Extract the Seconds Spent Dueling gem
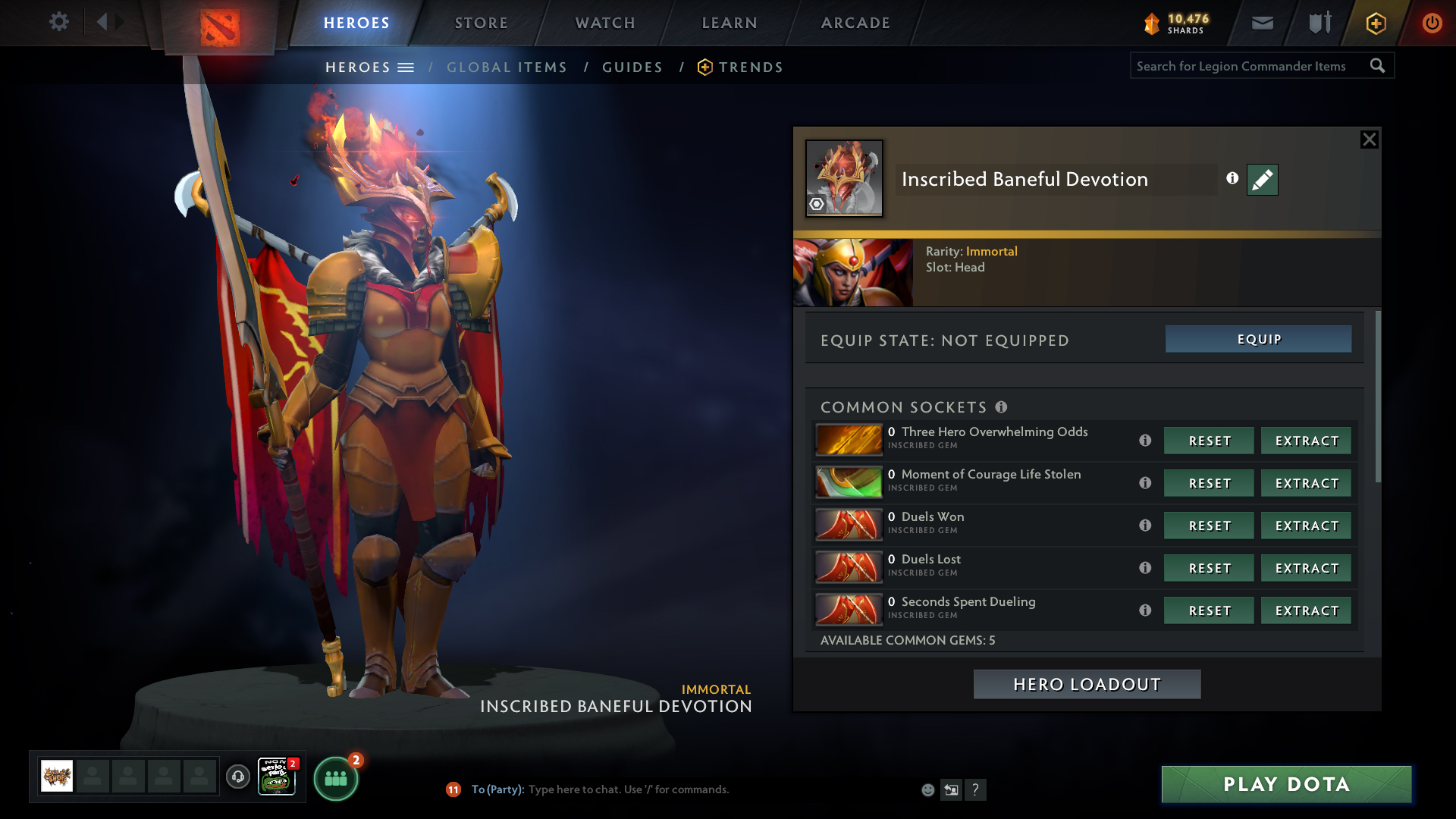 pyautogui.click(x=1306, y=610)
